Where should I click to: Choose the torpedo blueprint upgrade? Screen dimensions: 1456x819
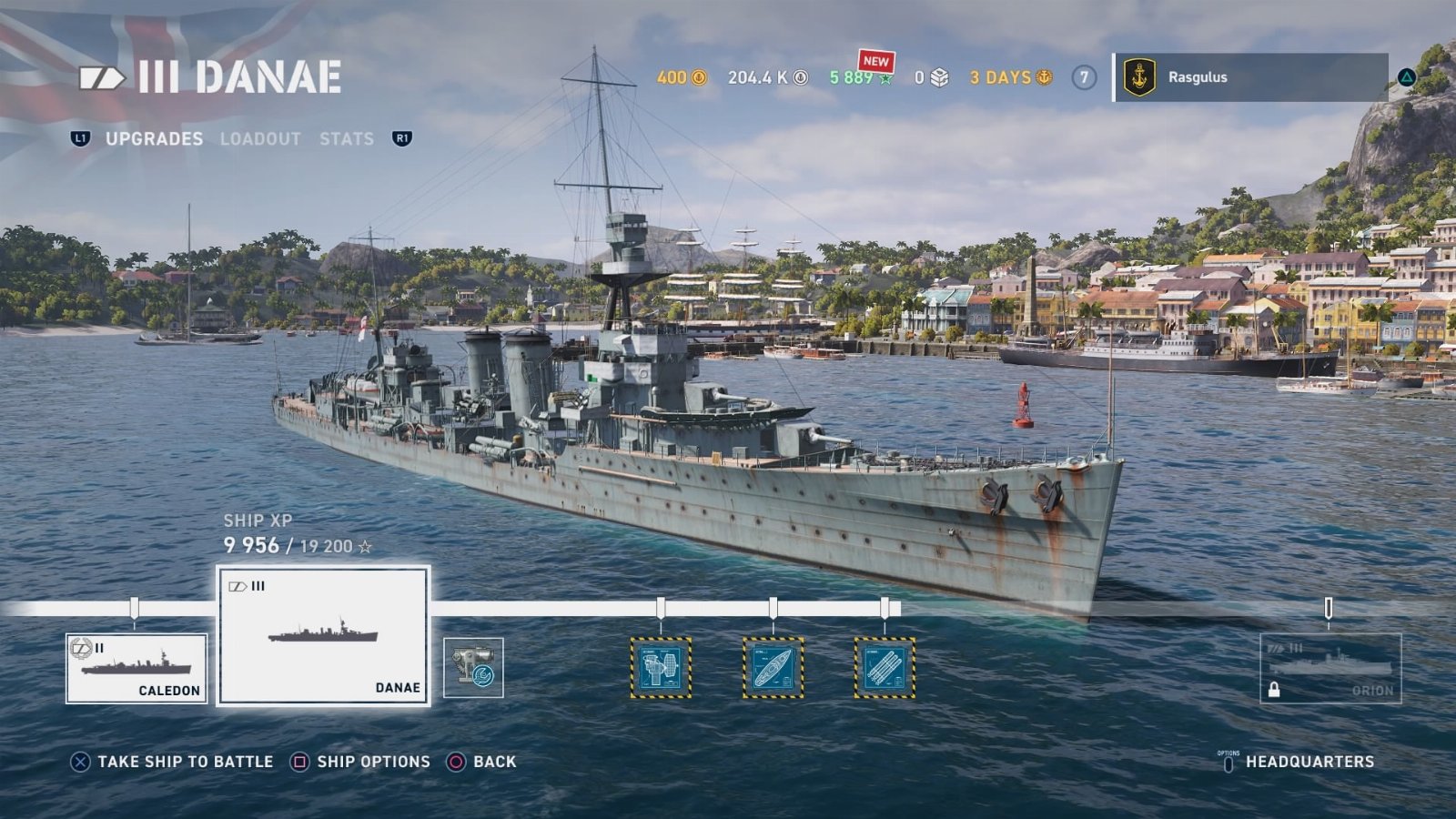885,668
